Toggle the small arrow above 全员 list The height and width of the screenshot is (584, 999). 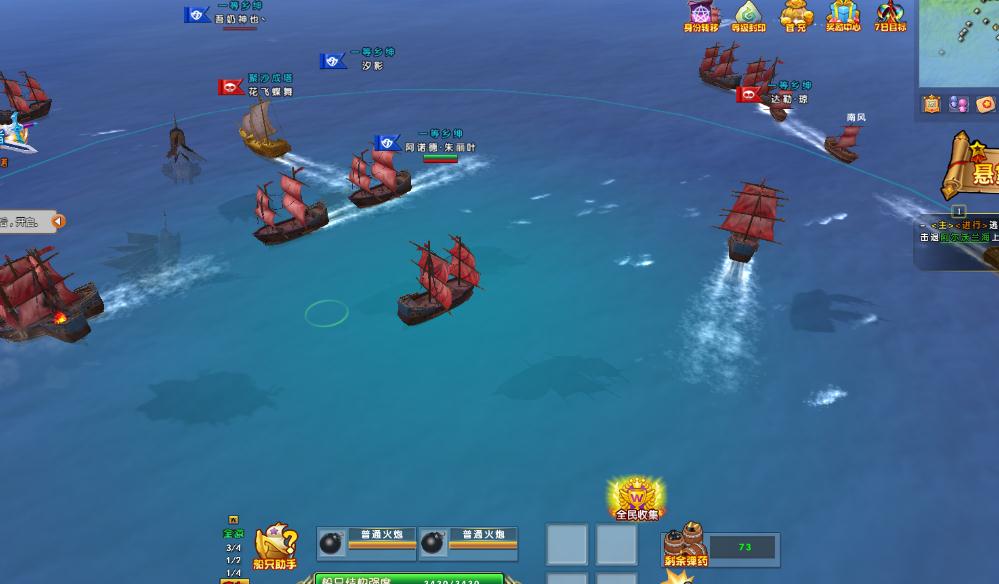click(233, 520)
